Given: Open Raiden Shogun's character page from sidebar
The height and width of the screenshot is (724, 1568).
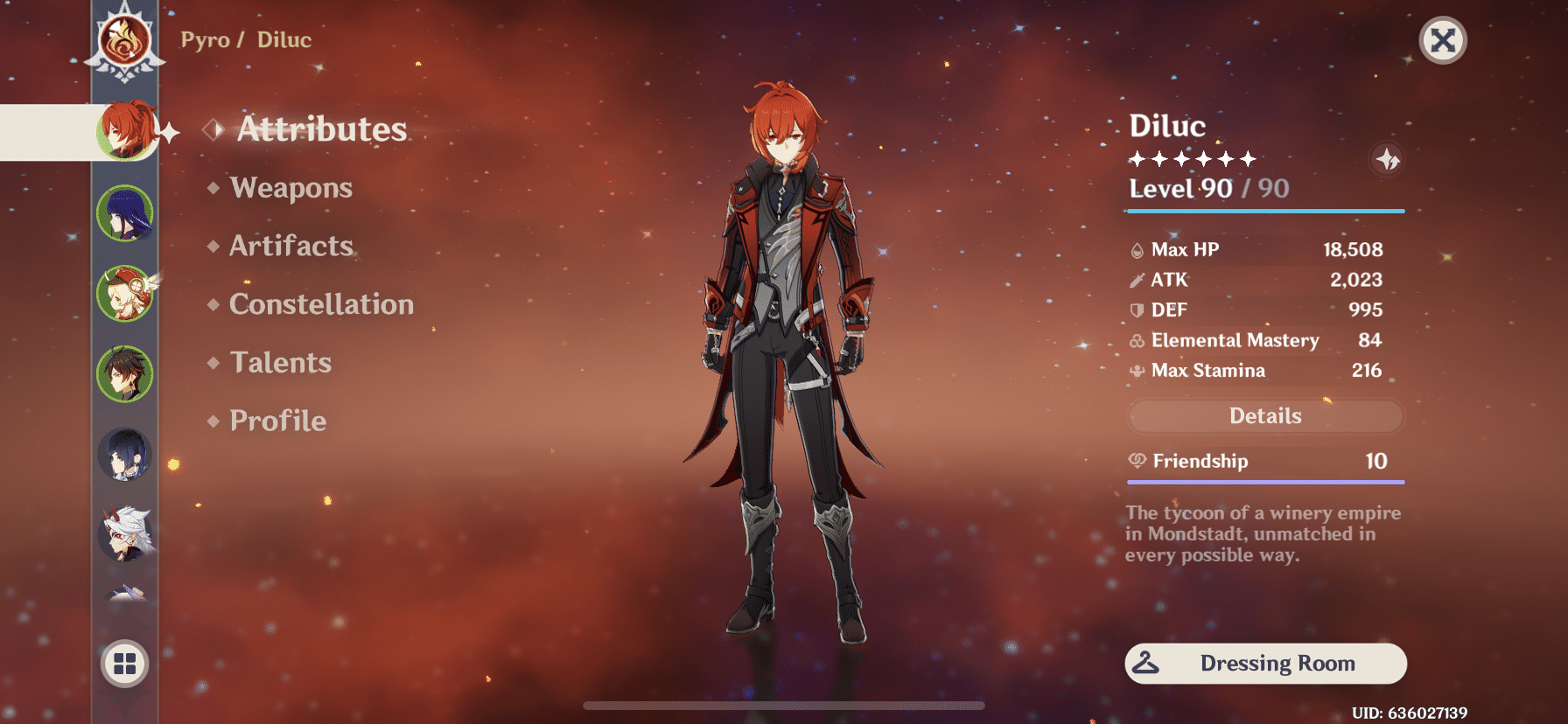Looking at the screenshot, I should point(125,212).
